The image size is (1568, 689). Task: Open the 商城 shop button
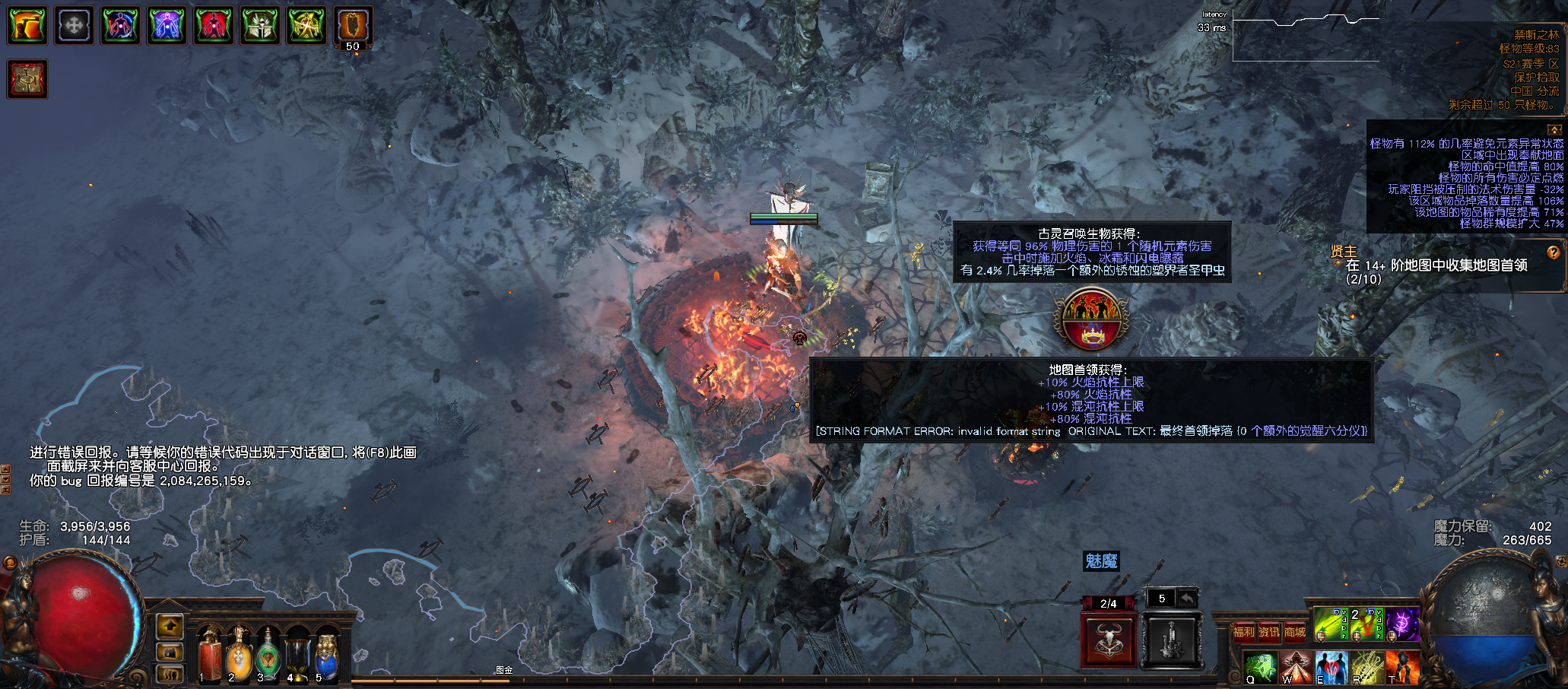tap(1295, 632)
